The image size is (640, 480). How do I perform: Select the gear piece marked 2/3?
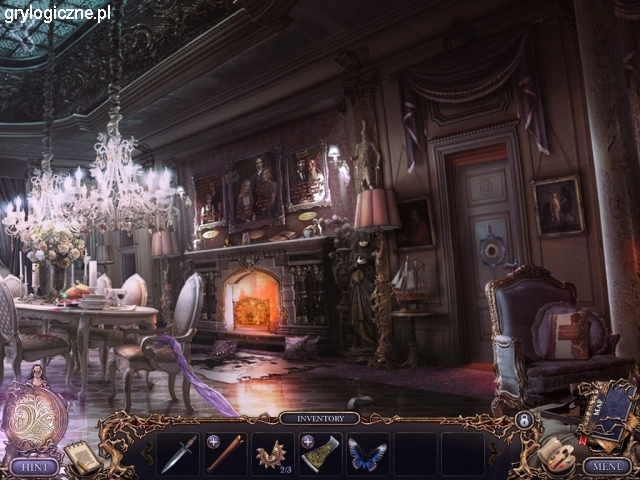pyautogui.click(x=271, y=453)
